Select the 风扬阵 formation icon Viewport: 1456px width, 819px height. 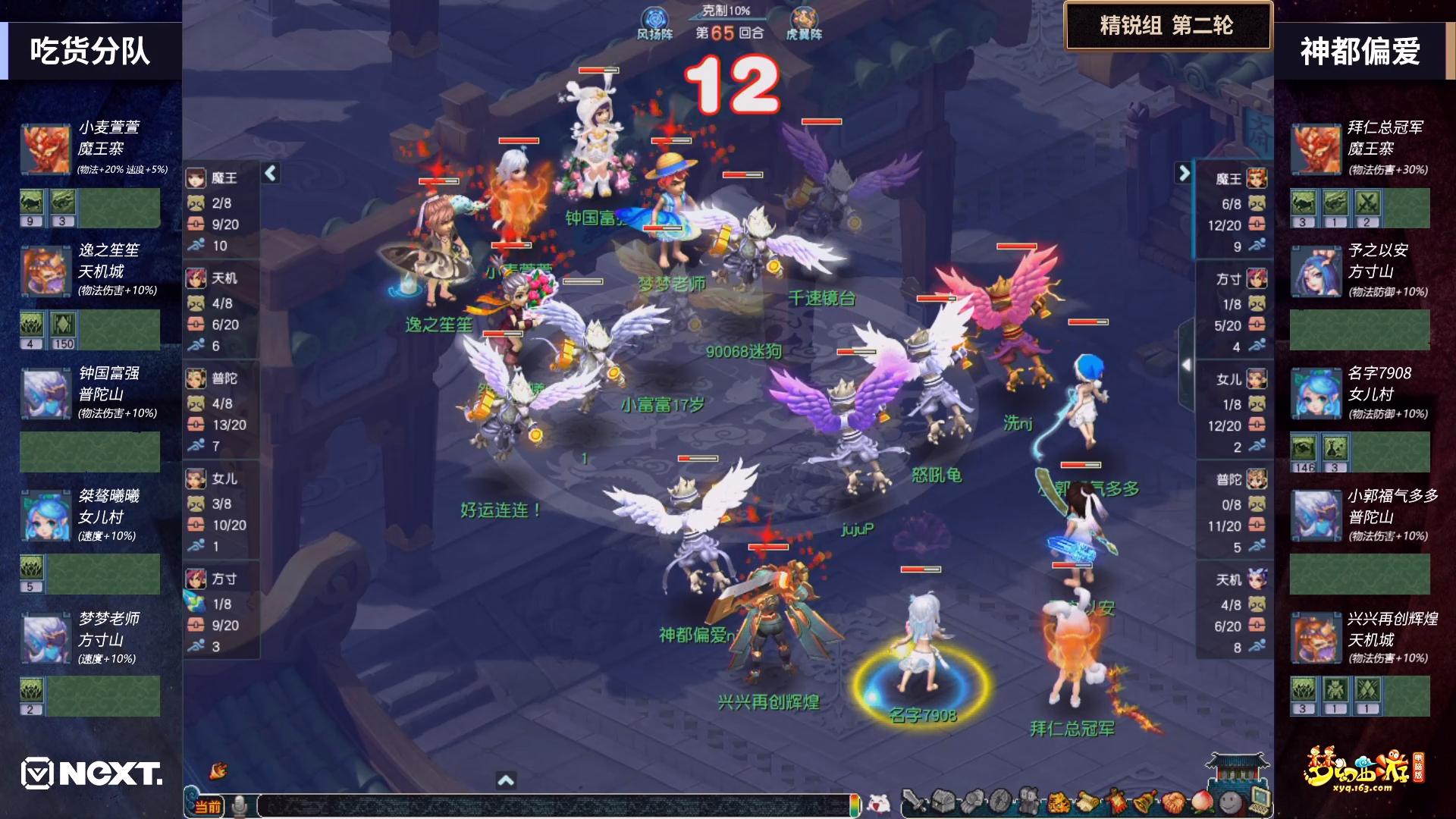(654, 23)
